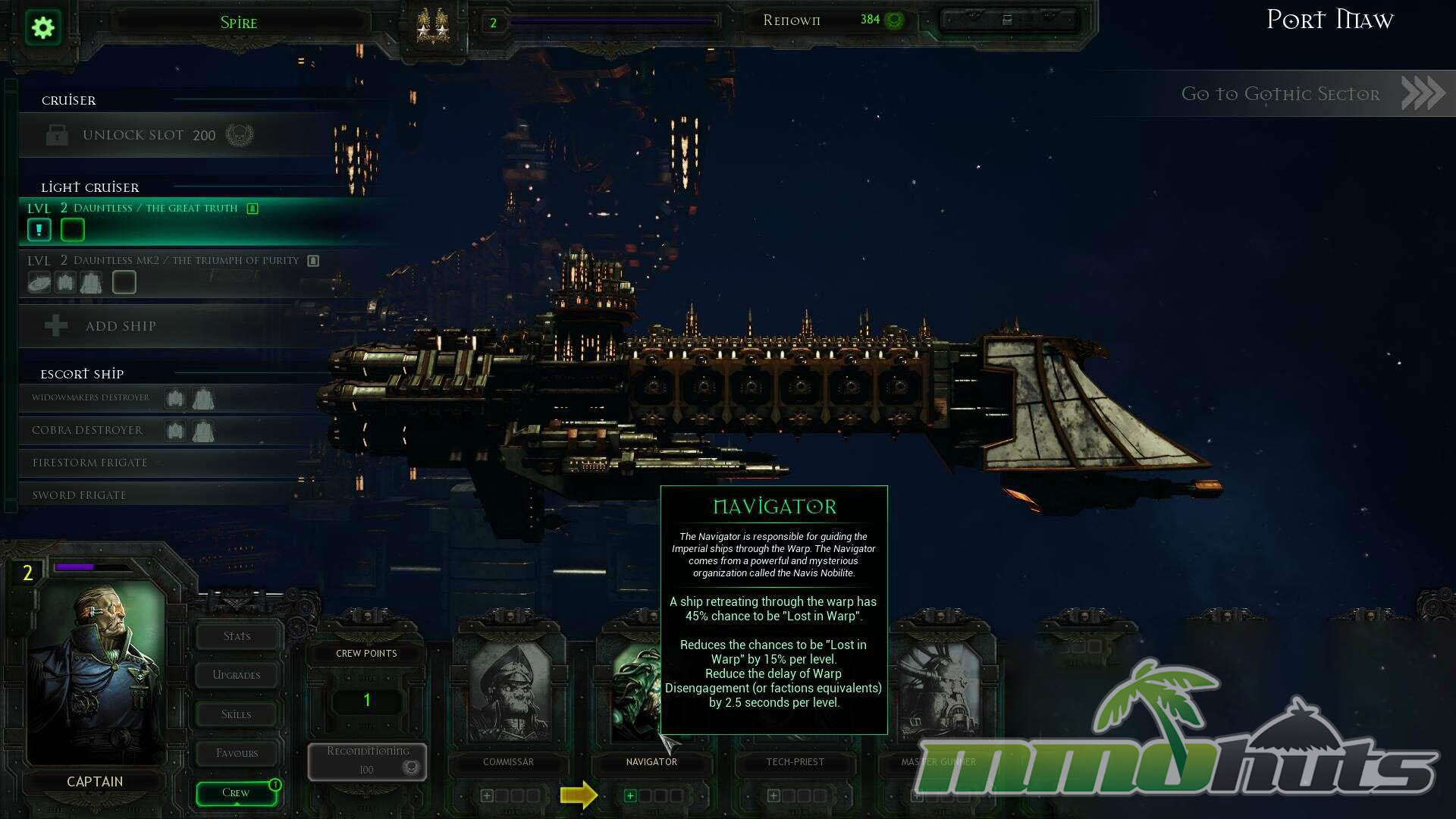Switch to the Upgrades tab
1456x819 pixels.
point(237,675)
